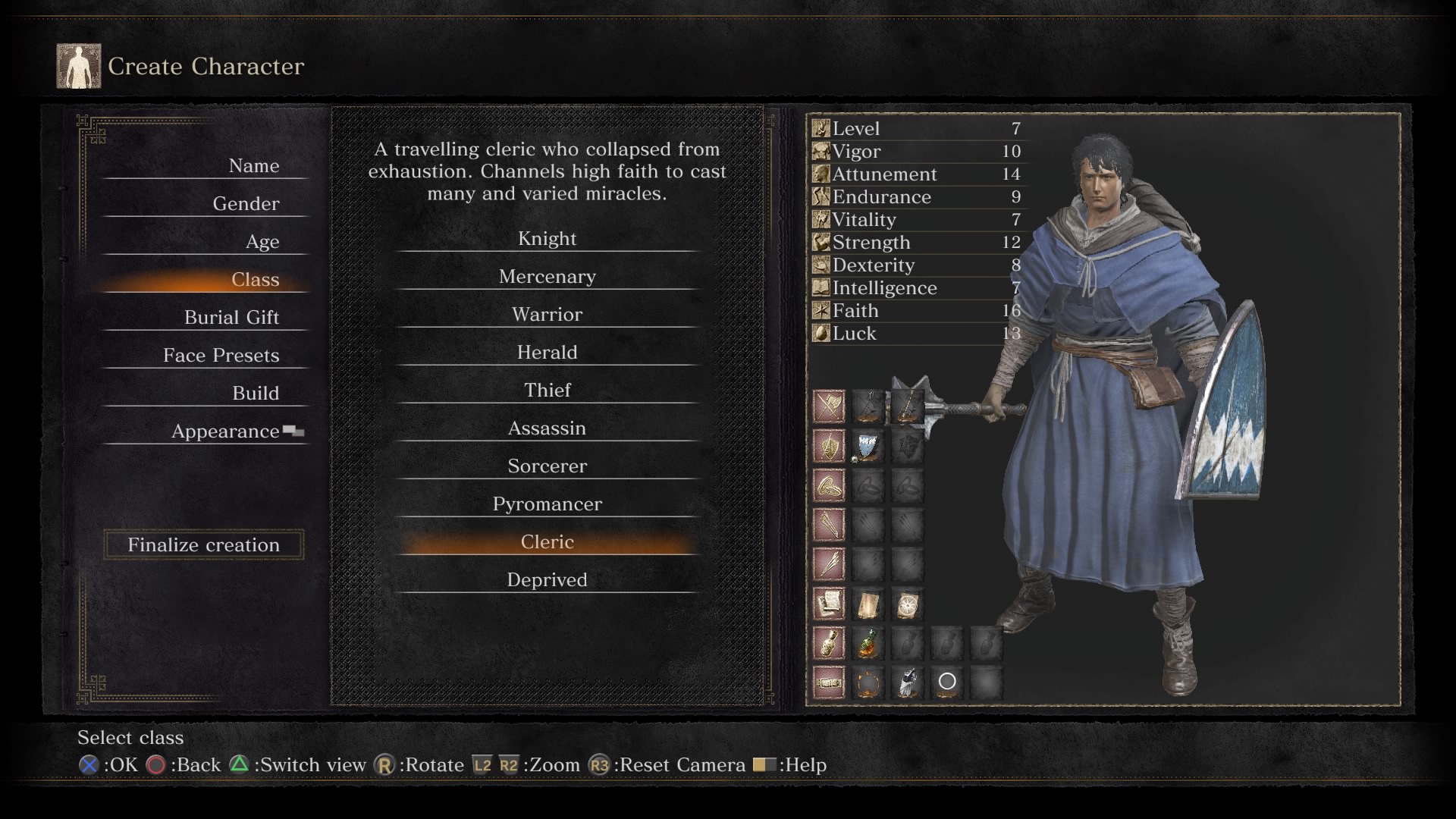Select the Thief class
Screen dimensions: 1456x819
point(547,391)
